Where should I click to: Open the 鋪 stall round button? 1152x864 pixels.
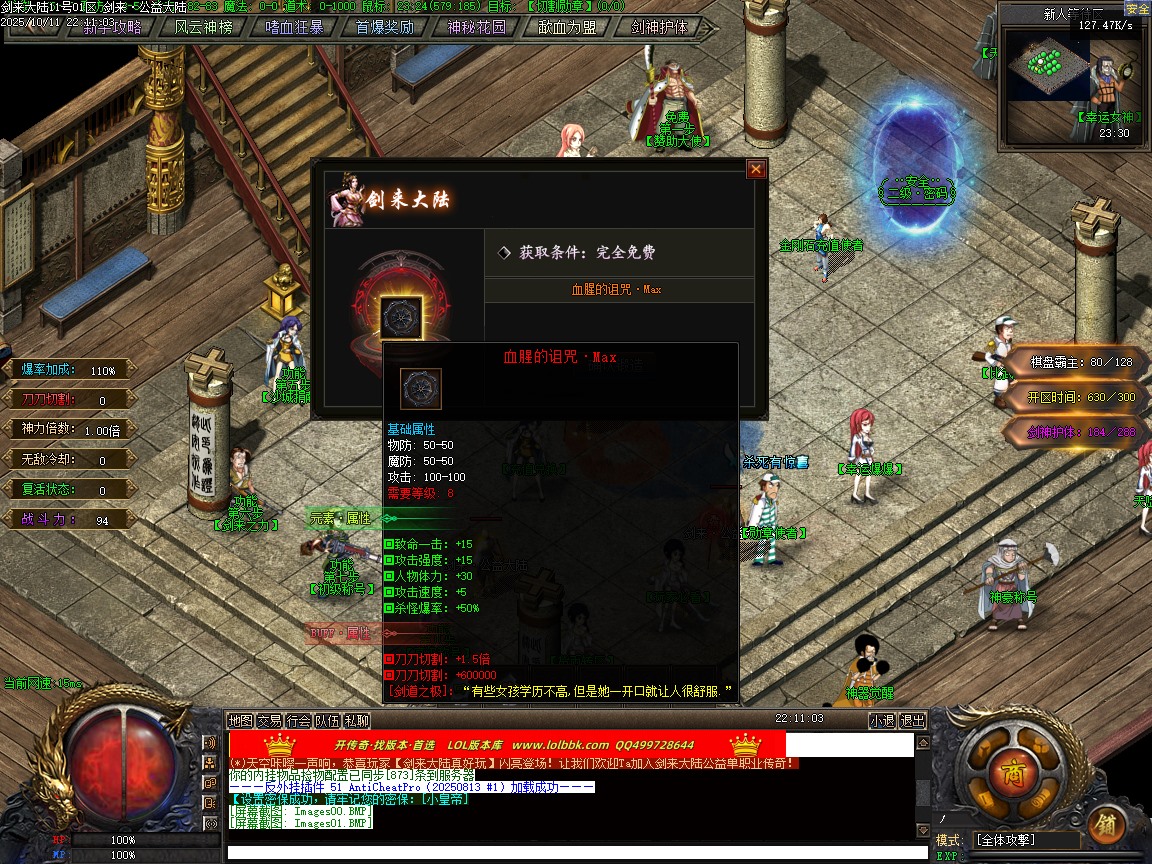[x=1106, y=824]
